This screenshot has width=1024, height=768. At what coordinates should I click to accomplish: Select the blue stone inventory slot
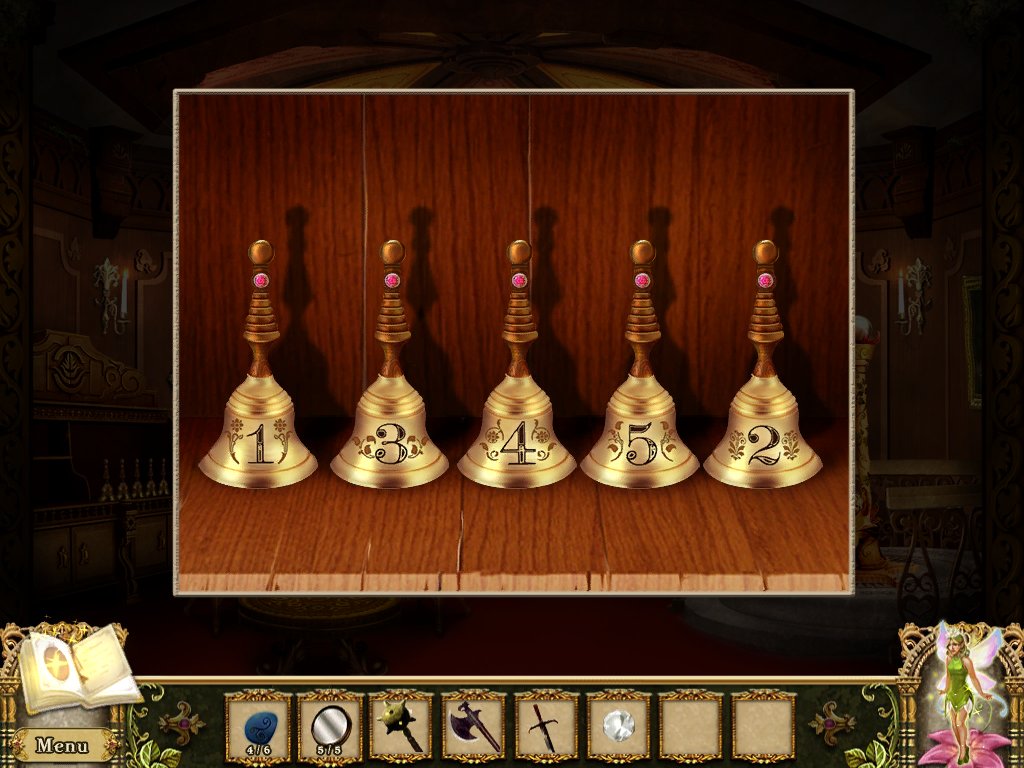click(258, 725)
